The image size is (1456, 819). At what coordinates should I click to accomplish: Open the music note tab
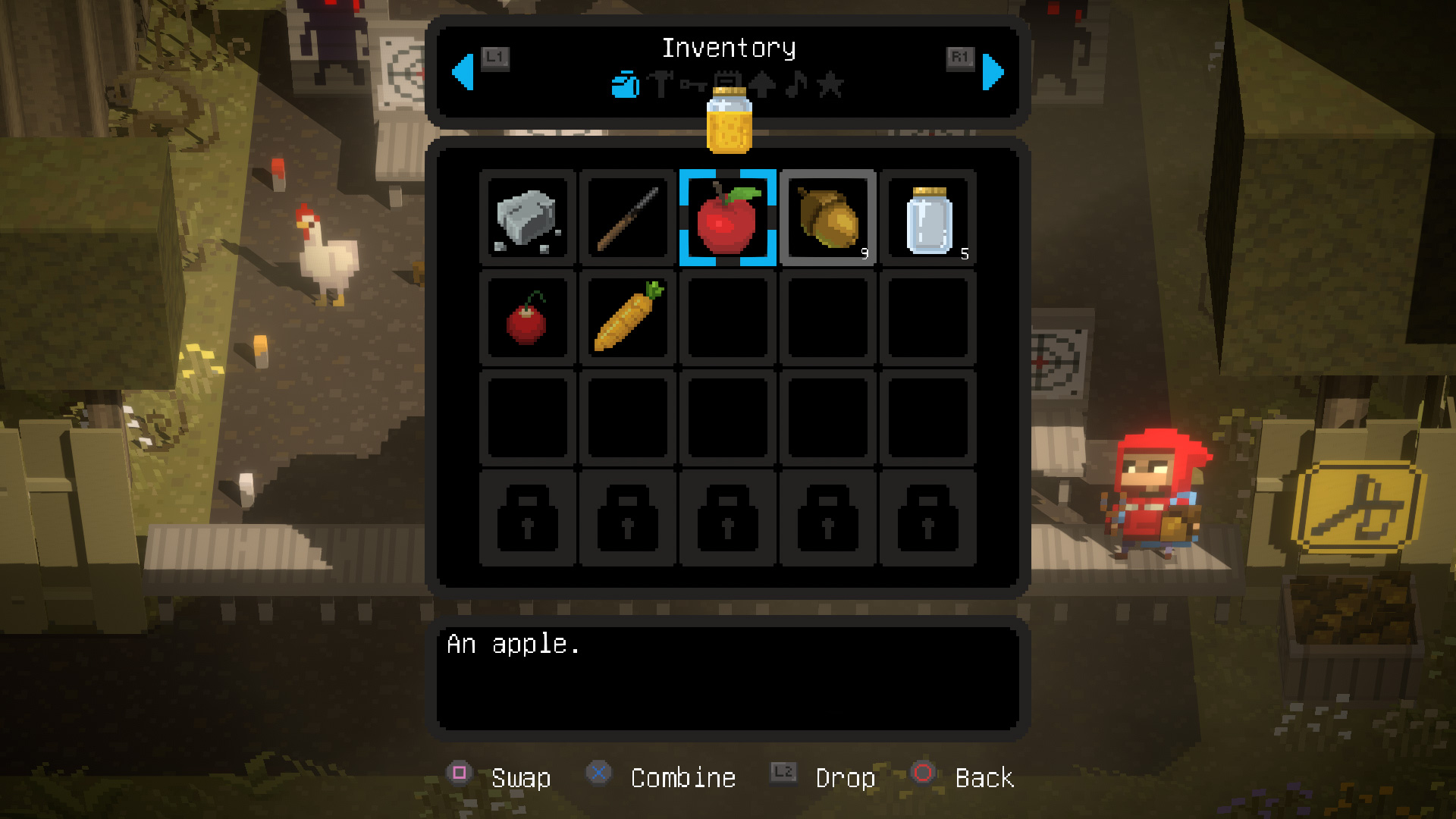[796, 84]
